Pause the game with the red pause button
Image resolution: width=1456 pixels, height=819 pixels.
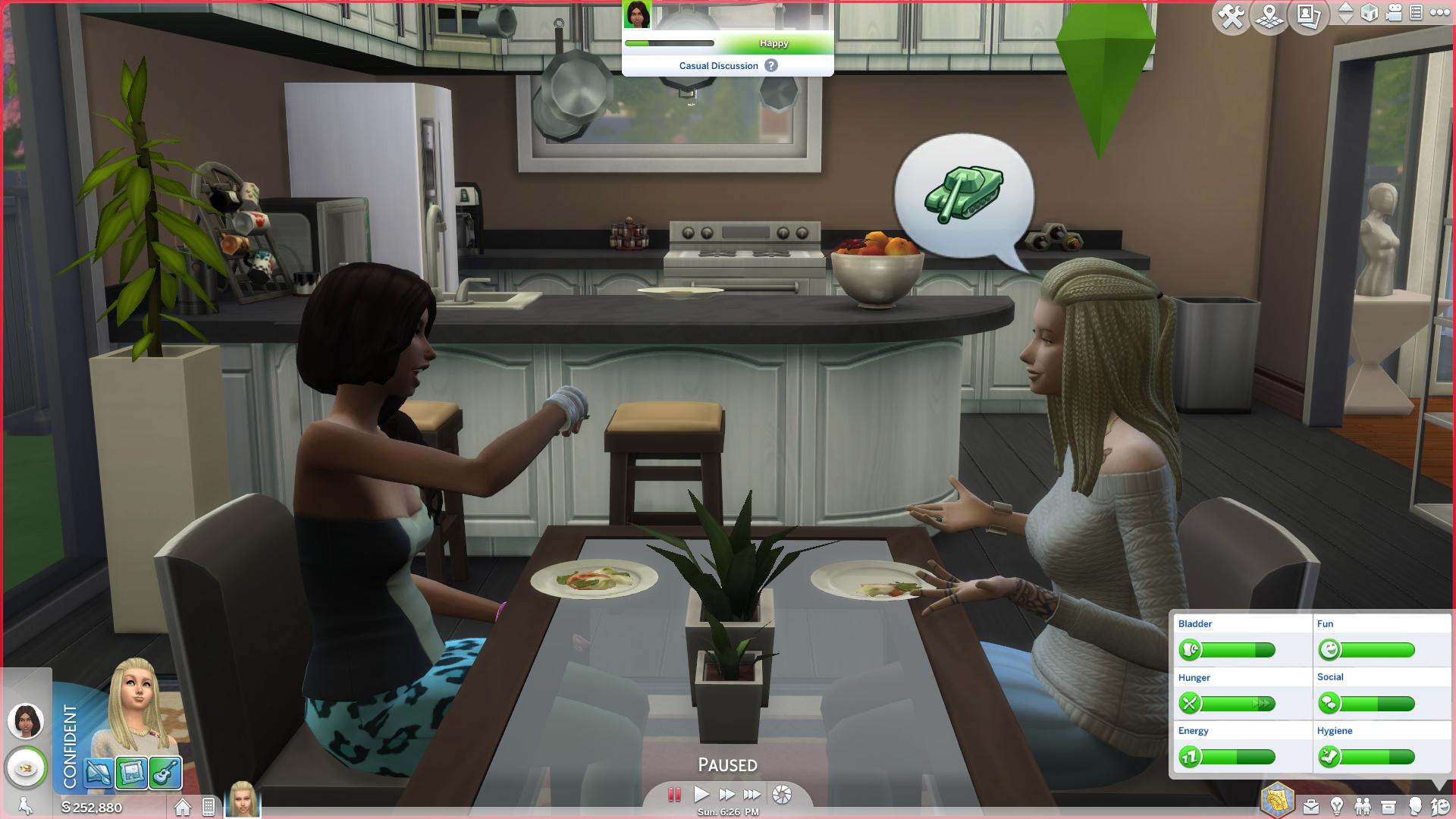673,794
